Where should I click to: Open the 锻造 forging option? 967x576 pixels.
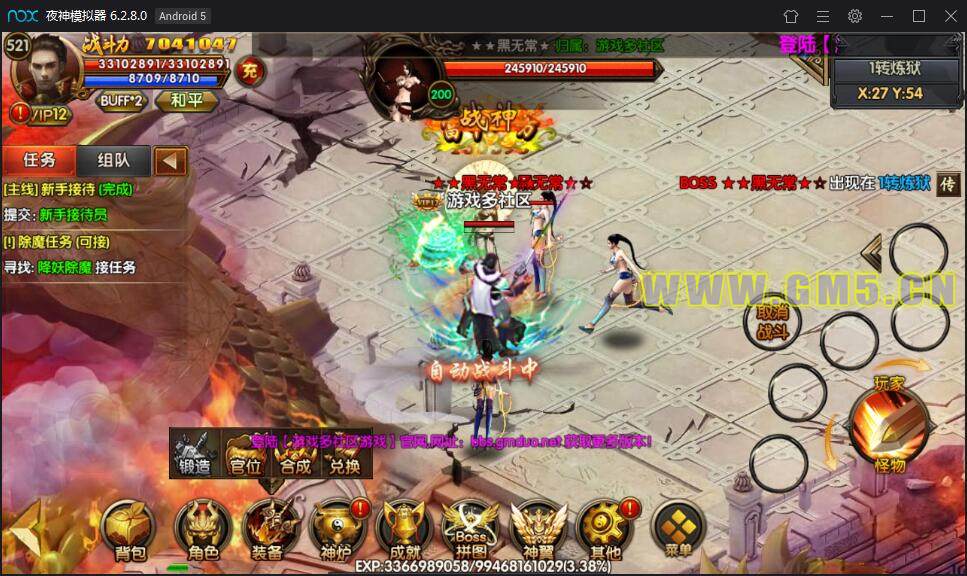pyautogui.click(x=195, y=454)
